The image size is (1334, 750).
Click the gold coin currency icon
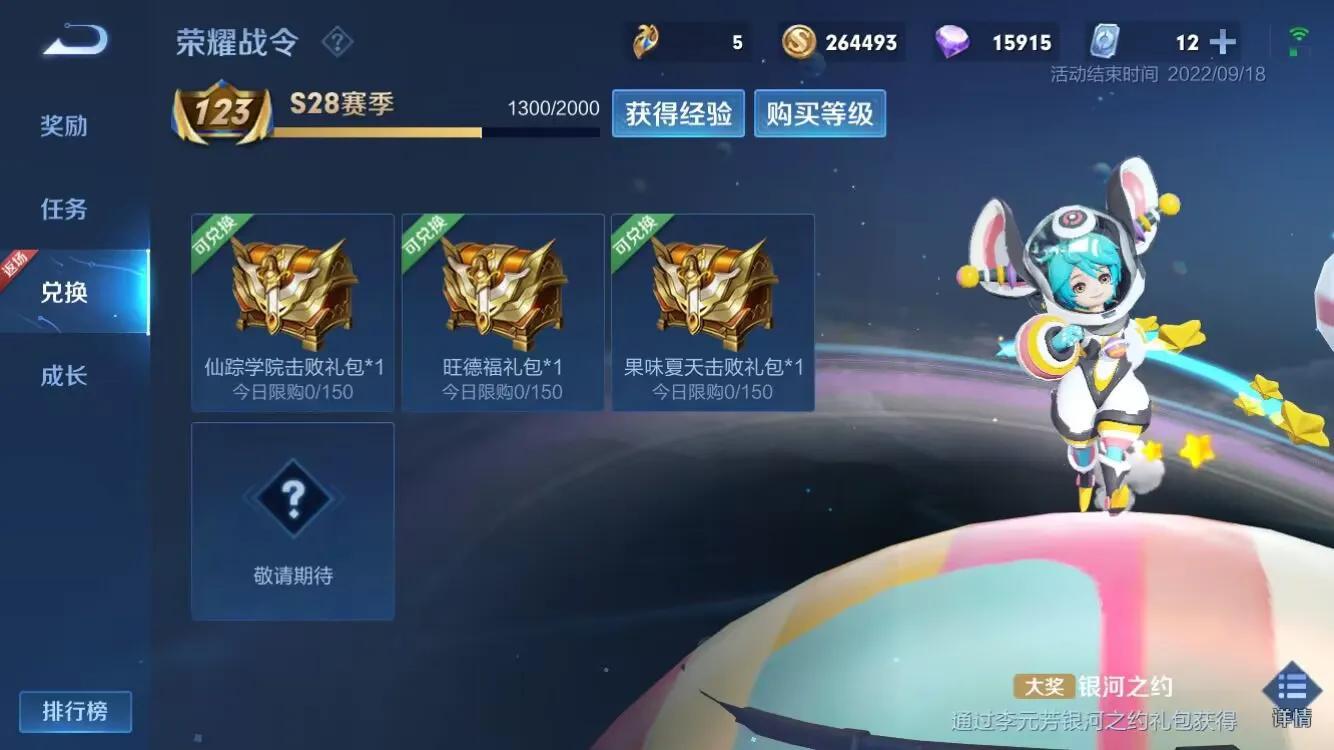(x=797, y=42)
